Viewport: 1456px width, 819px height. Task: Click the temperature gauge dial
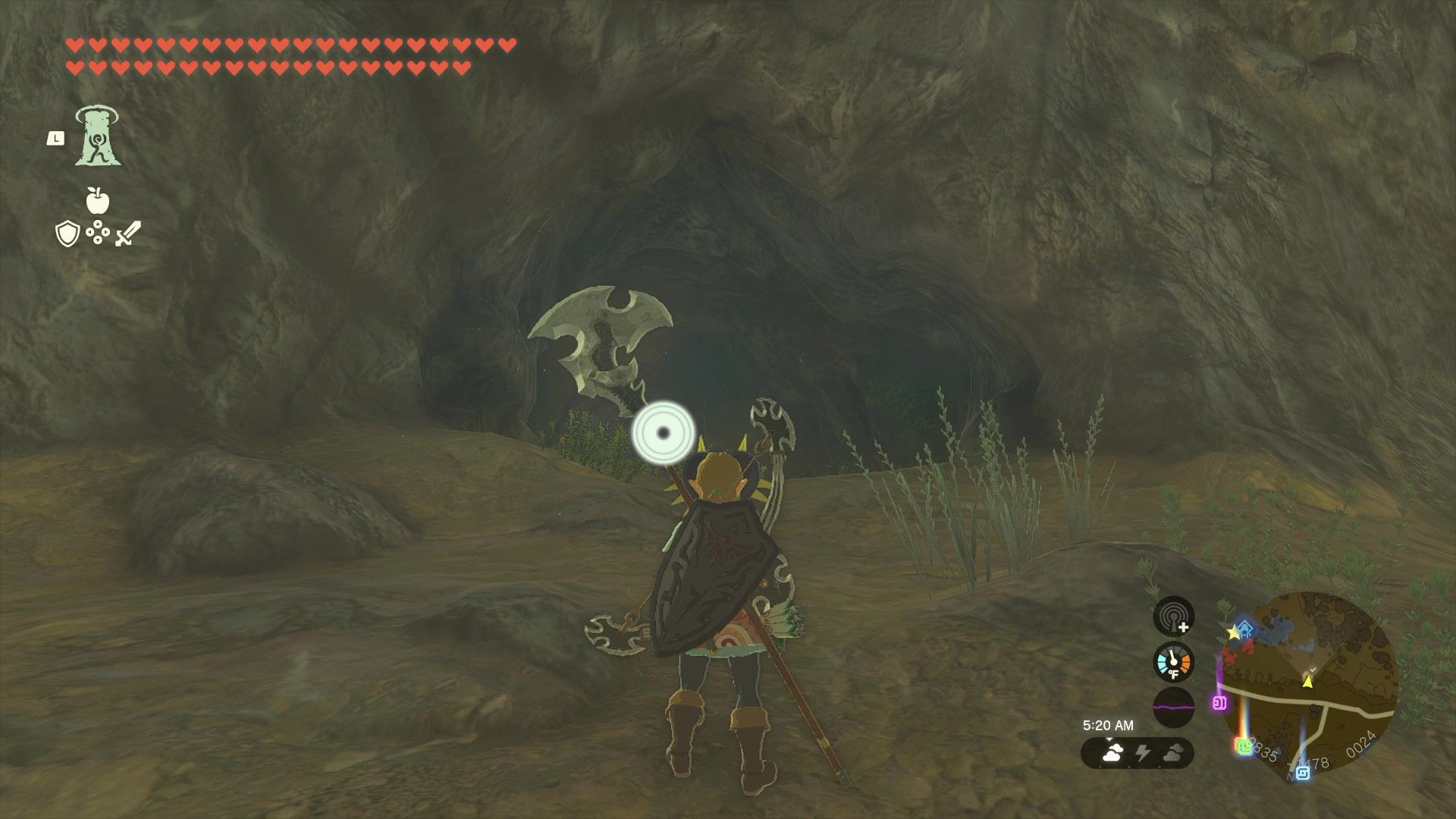(1173, 661)
